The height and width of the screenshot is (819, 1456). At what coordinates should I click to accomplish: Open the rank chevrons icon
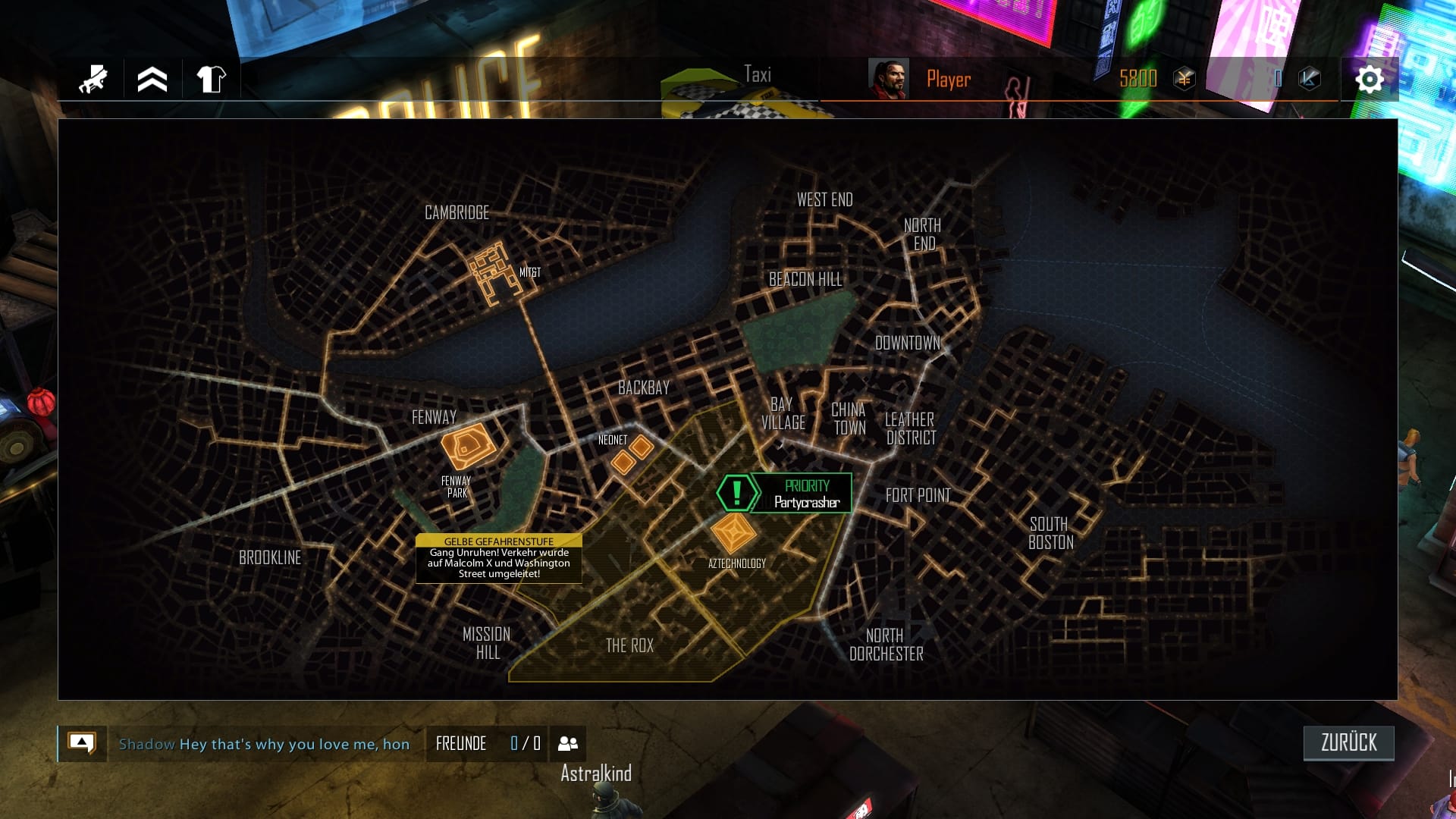point(151,78)
